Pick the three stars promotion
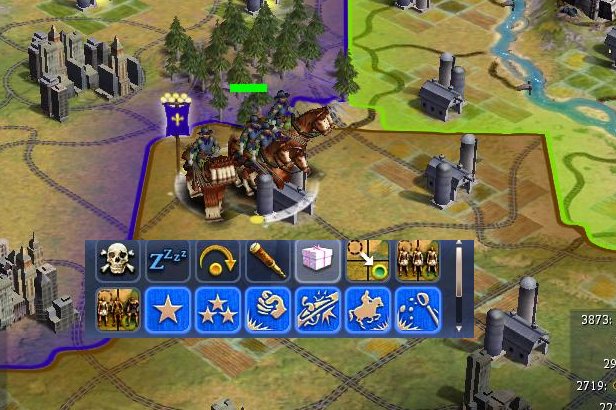 point(216,309)
